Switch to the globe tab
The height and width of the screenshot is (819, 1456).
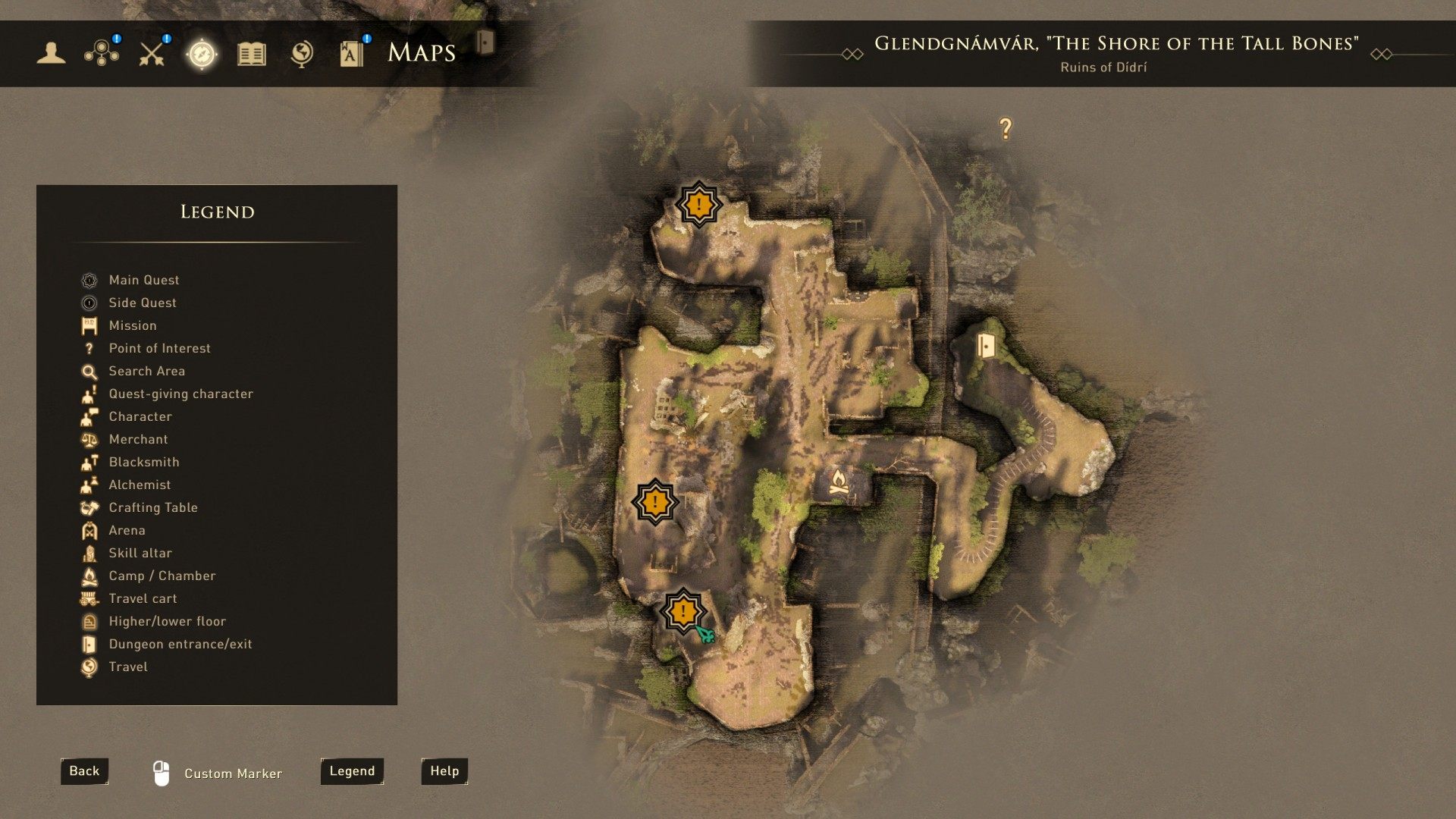[302, 54]
